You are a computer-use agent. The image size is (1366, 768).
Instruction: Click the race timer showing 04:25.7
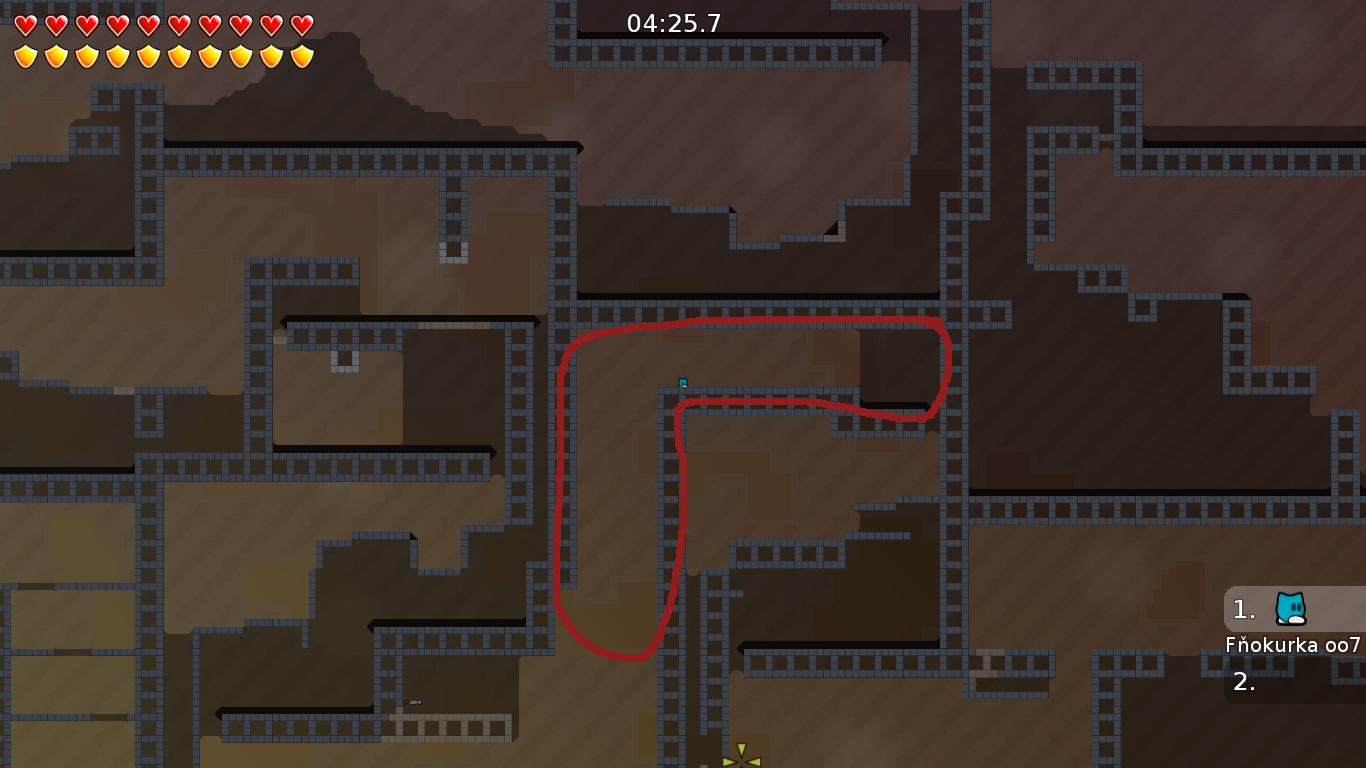coord(671,21)
